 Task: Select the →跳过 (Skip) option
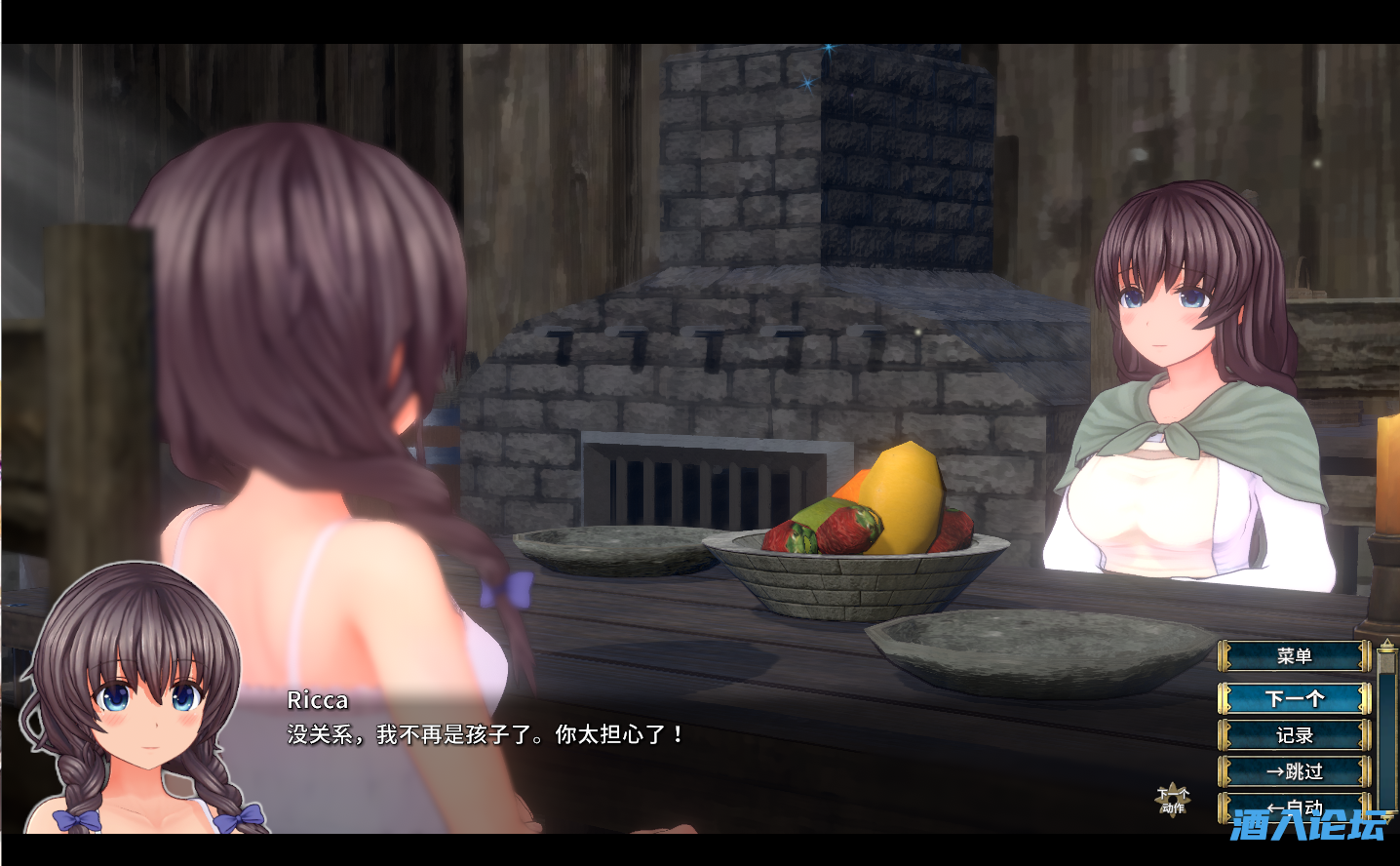click(1297, 770)
